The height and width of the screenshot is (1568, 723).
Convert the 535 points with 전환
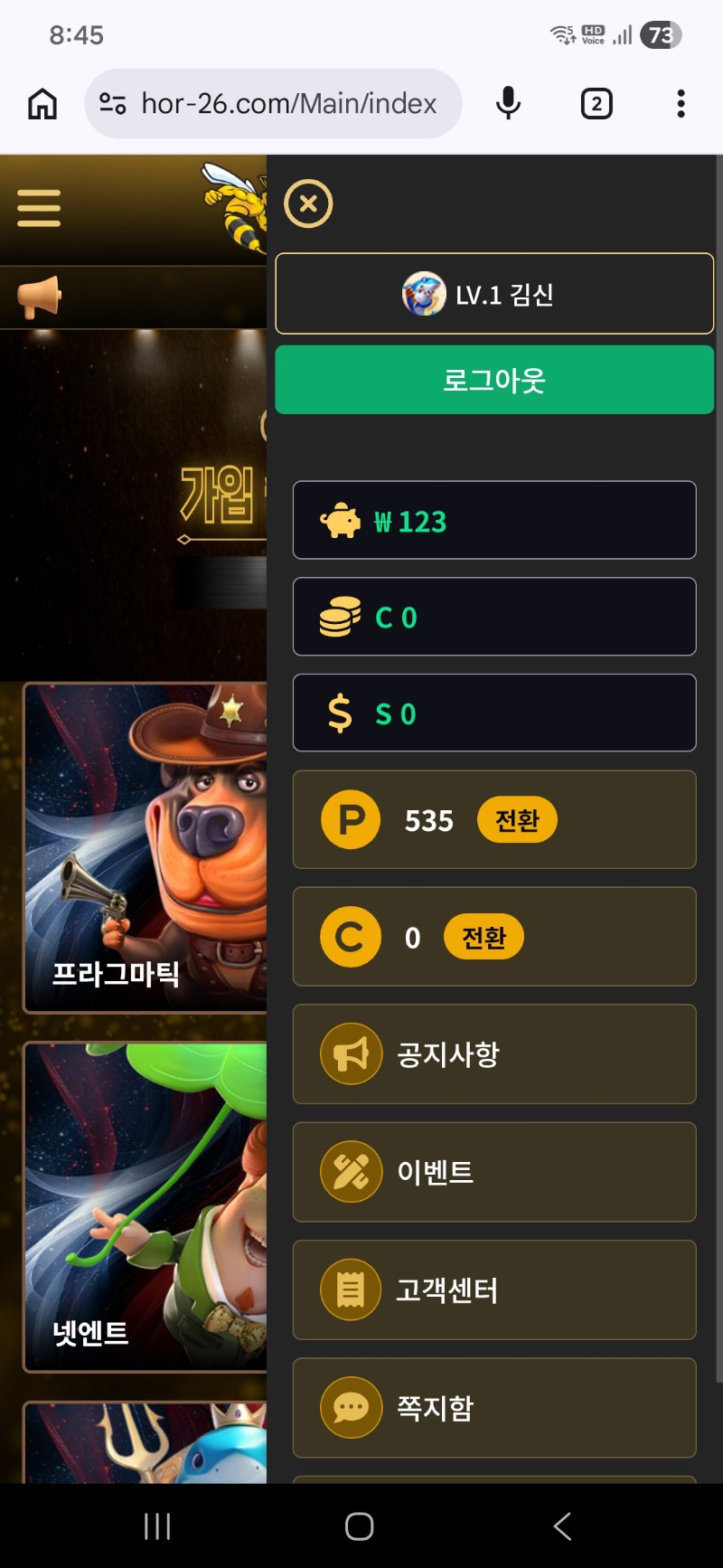coord(517,820)
